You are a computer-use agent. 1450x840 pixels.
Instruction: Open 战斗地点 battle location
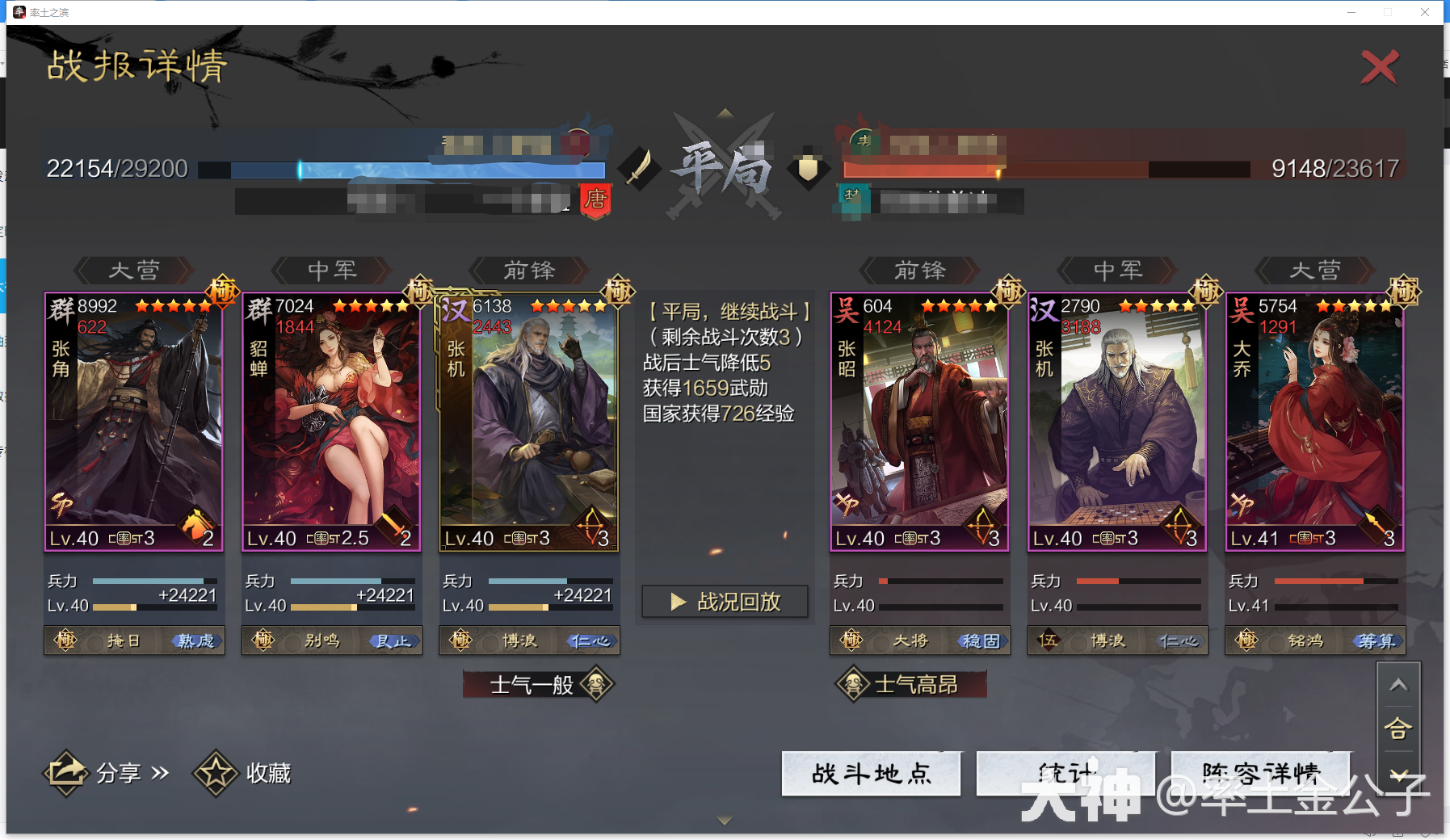[x=871, y=773]
